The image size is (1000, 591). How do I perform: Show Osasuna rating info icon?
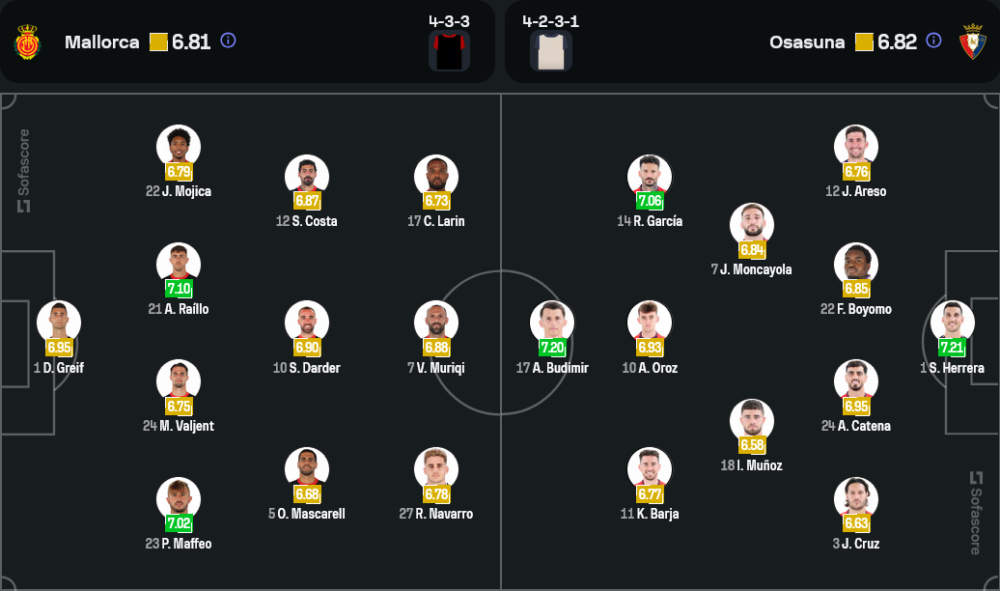tap(933, 41)
